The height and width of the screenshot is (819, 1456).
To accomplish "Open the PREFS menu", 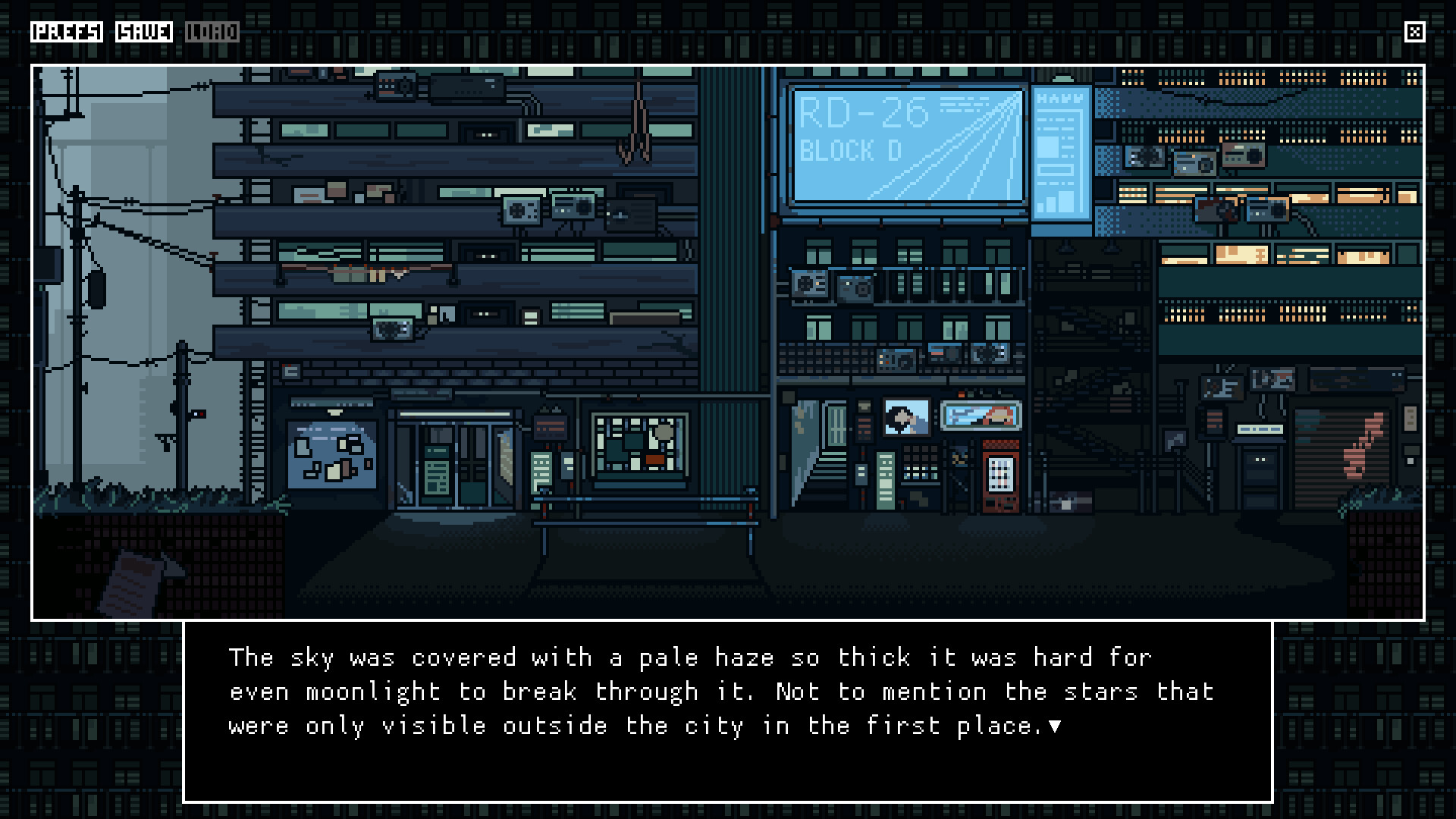I will tap(67, 32).
